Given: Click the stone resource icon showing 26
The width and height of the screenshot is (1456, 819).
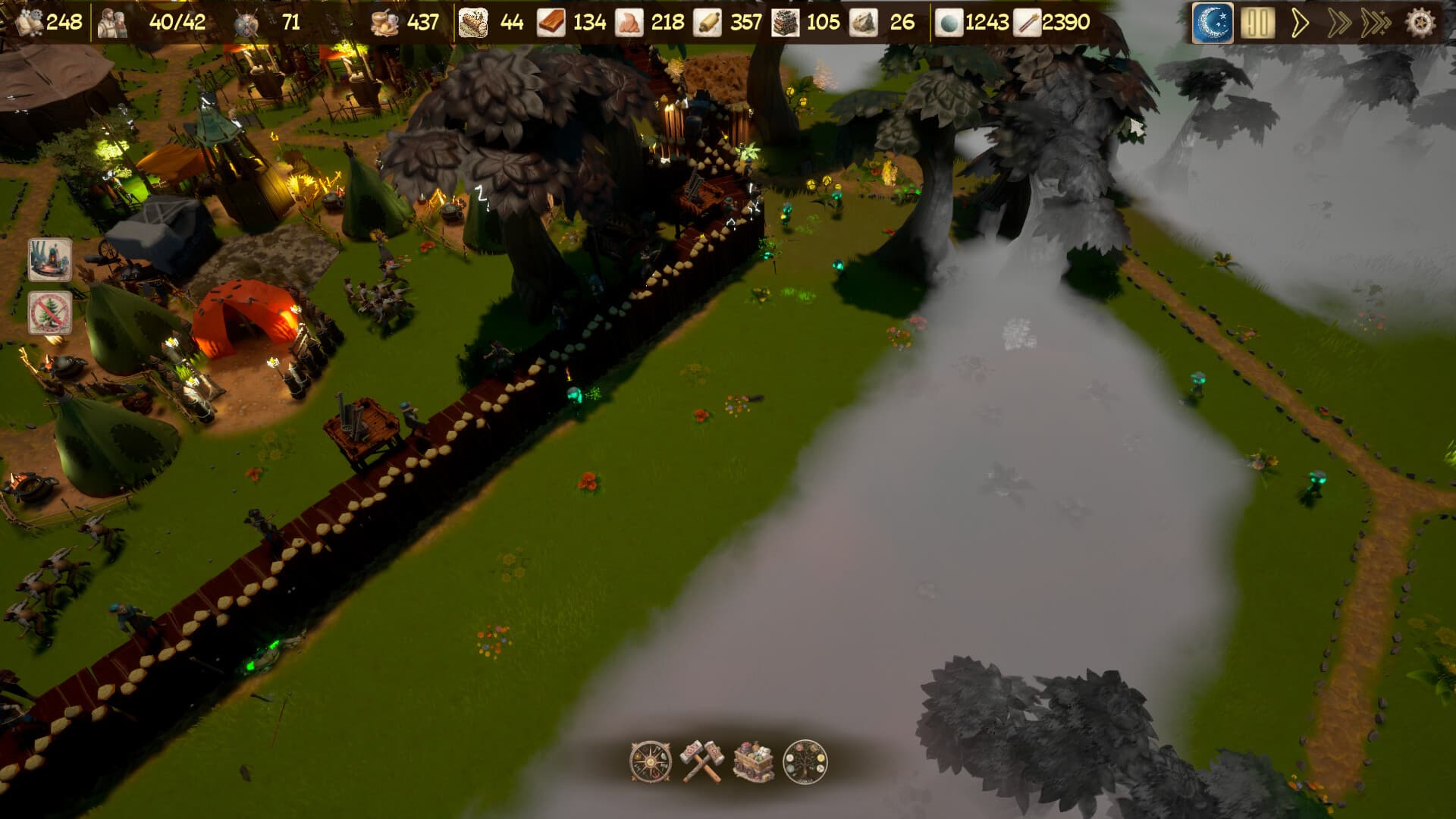Looking at the screenshot, I should click(864, 23).
